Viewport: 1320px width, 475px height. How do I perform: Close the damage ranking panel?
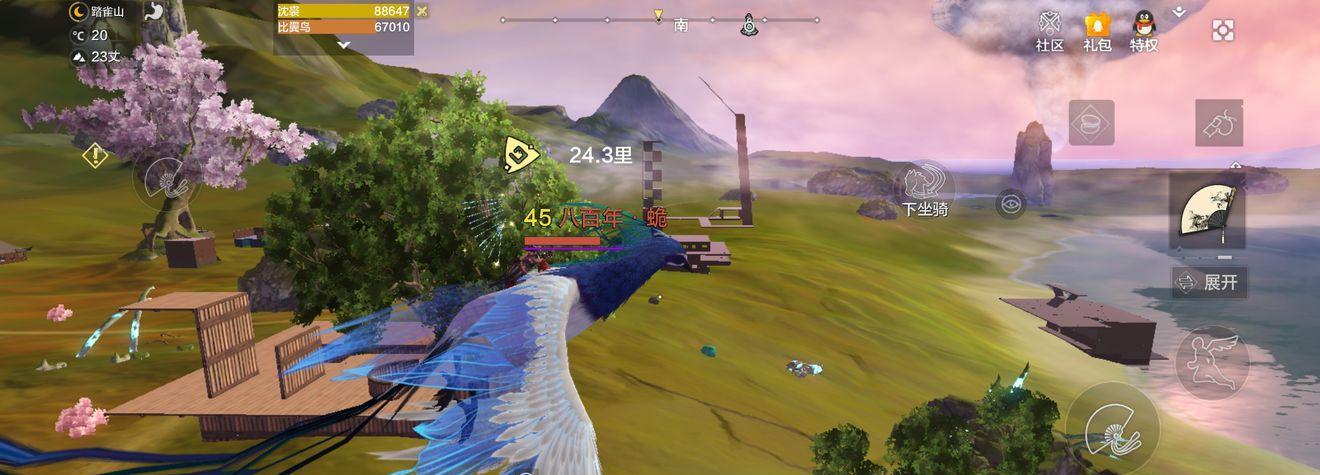coord(422,11)
